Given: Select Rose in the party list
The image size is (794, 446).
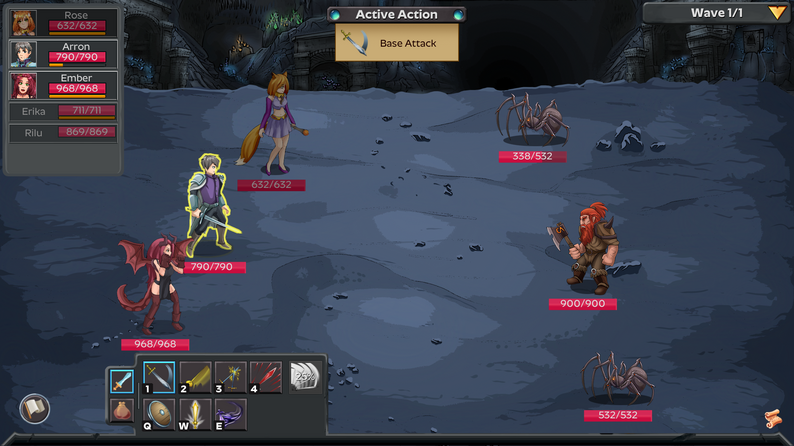Looking at the screenshot, I should pyautogui.click(x=63, y=21).
